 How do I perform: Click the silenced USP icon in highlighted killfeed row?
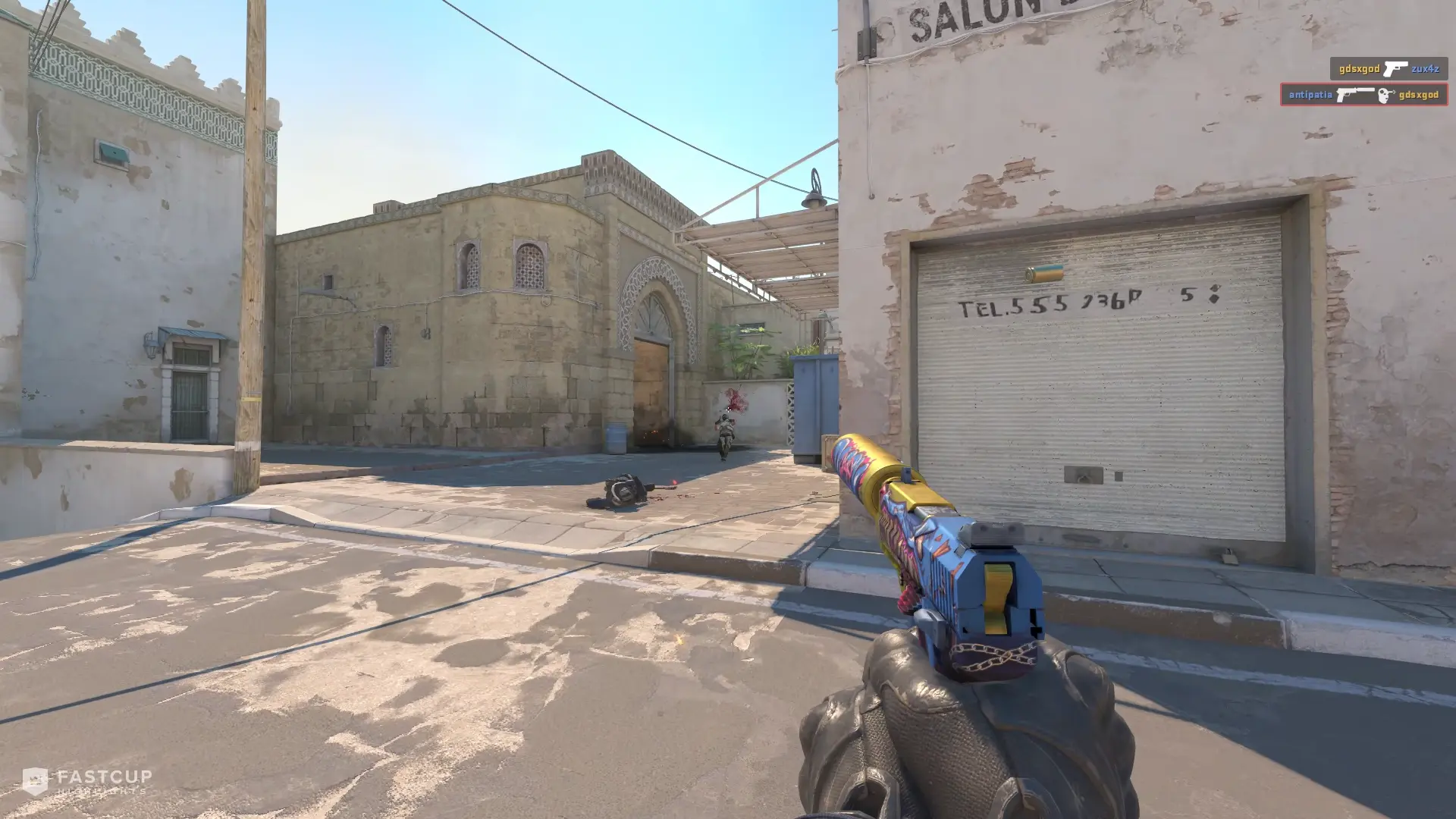[1357, 96]
